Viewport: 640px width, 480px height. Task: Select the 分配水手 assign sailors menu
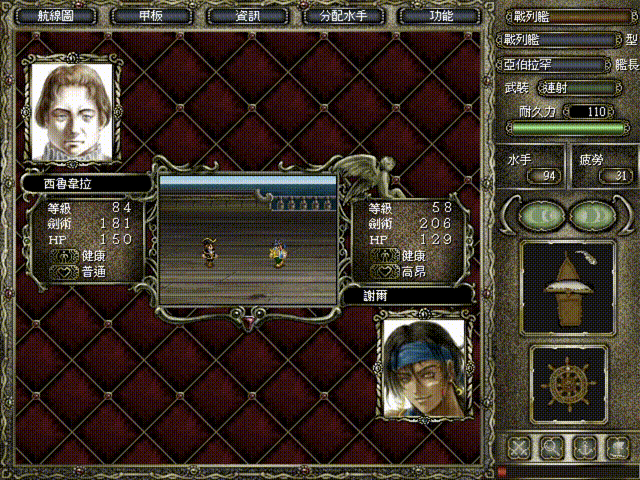tap(343, 16)
